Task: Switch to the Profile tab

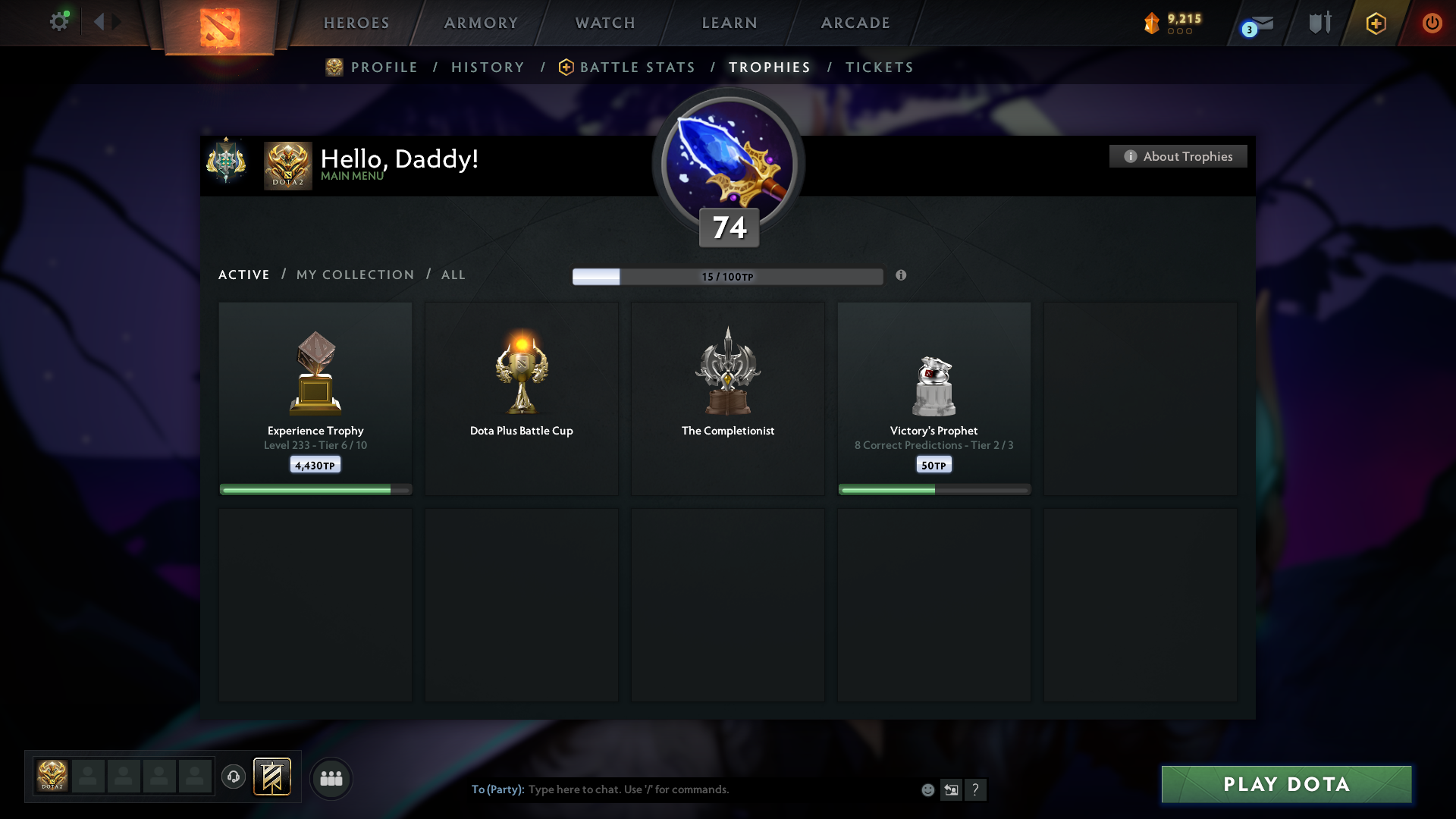Action: 384,67
